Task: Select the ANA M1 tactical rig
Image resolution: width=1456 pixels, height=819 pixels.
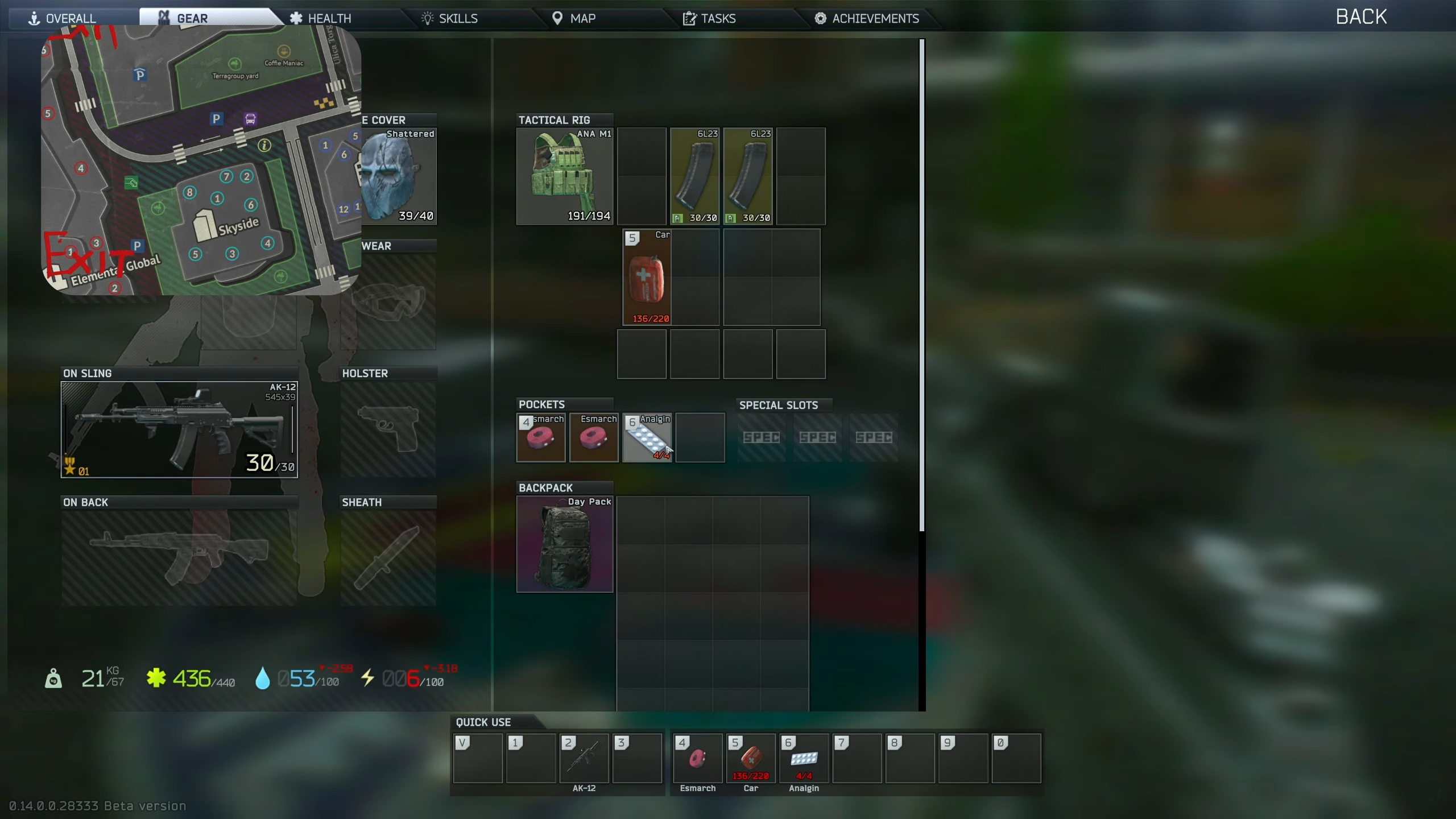Action: (x=564, y=176)
